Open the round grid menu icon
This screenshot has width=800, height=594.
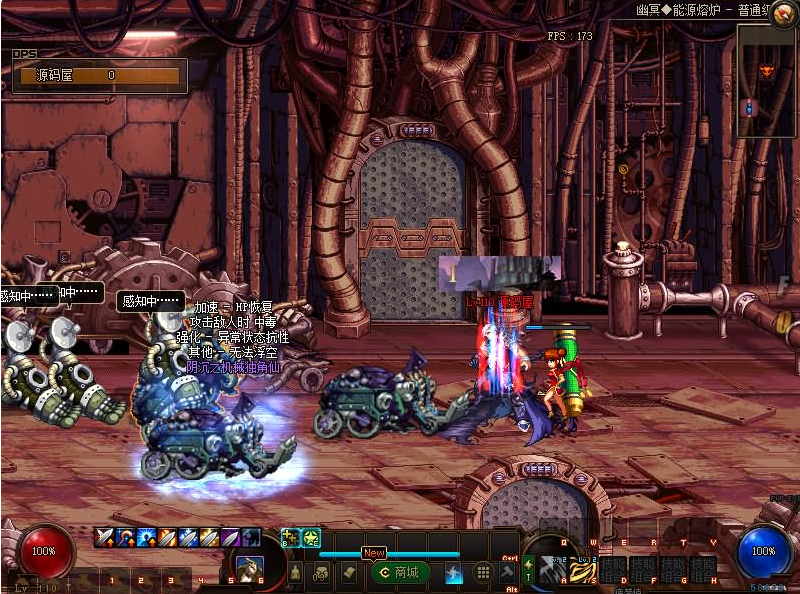pos(482,573)
